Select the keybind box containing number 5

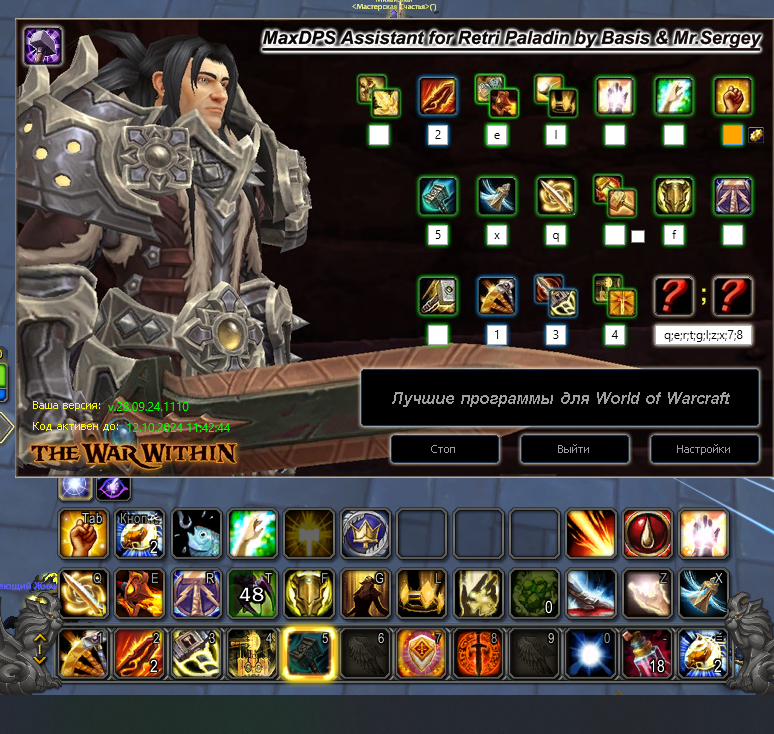(x=437, y=235)
